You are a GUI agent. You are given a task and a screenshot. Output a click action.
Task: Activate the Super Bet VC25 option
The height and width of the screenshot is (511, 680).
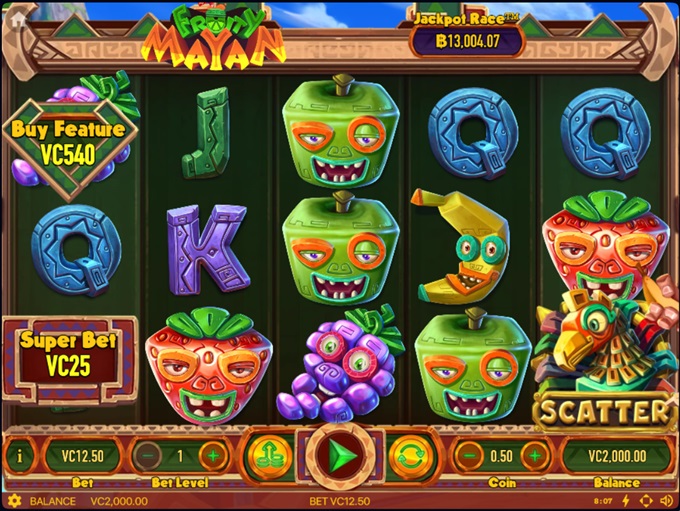[68, 355]
